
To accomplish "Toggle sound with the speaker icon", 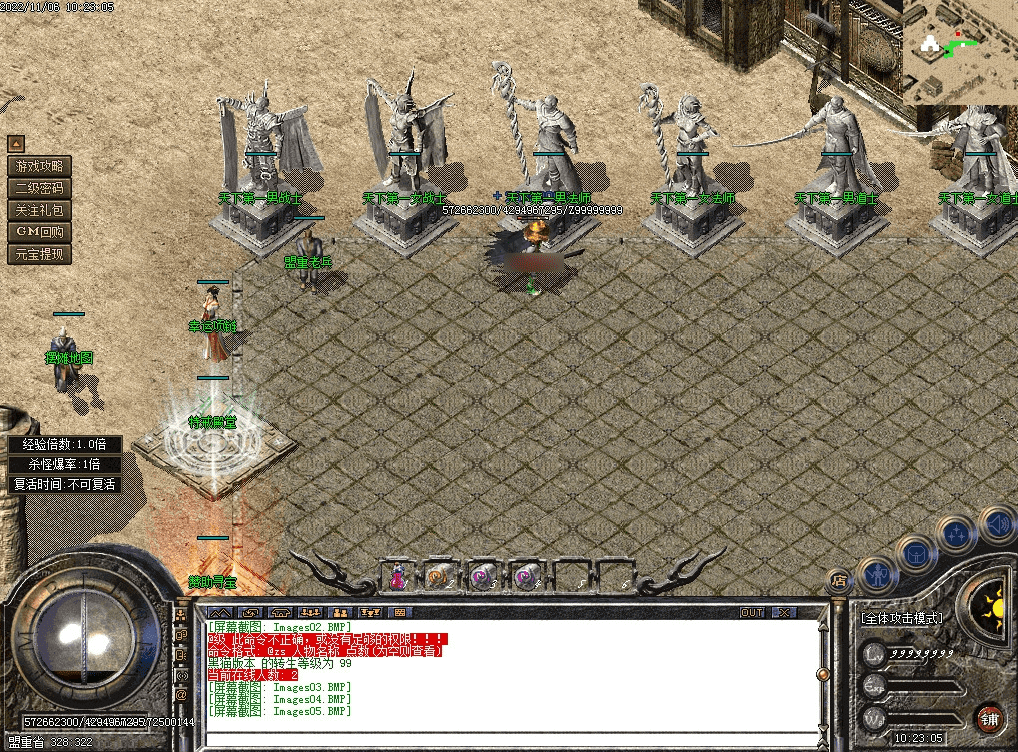I will [x=997, y=522].
